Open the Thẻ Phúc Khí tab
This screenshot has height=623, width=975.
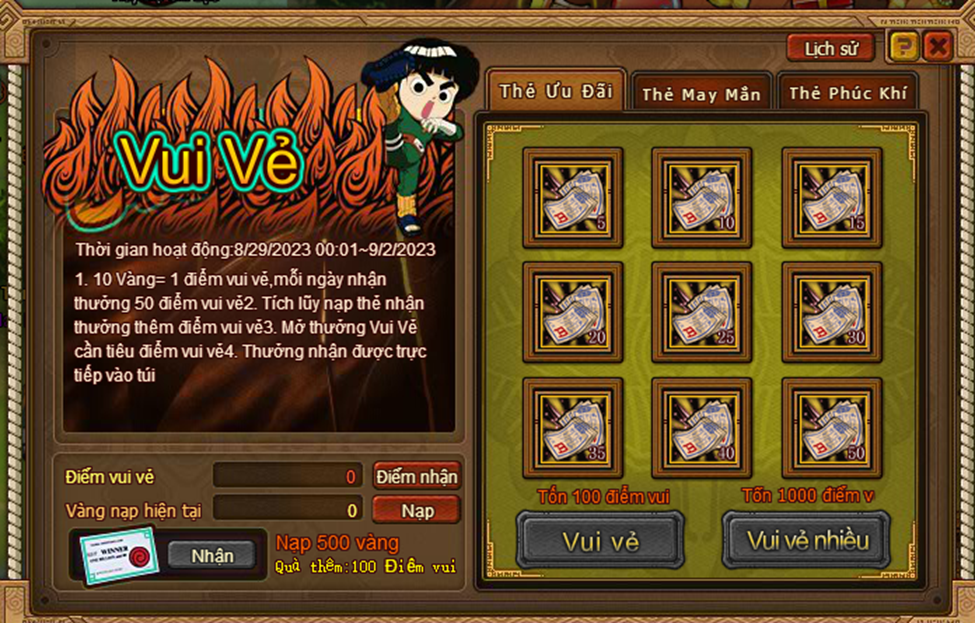tap(847, 94)
